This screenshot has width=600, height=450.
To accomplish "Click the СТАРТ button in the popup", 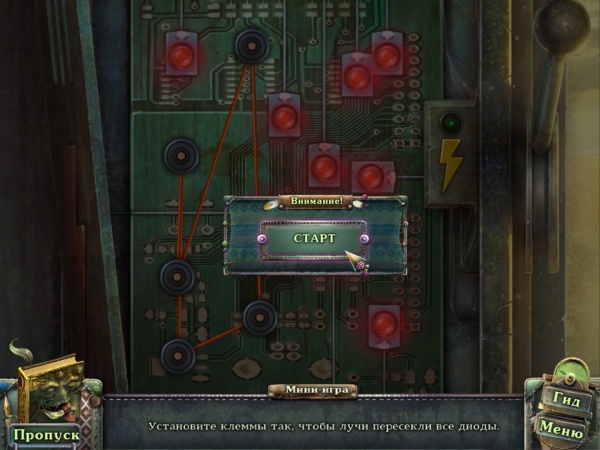I will [x=314, y=240].
